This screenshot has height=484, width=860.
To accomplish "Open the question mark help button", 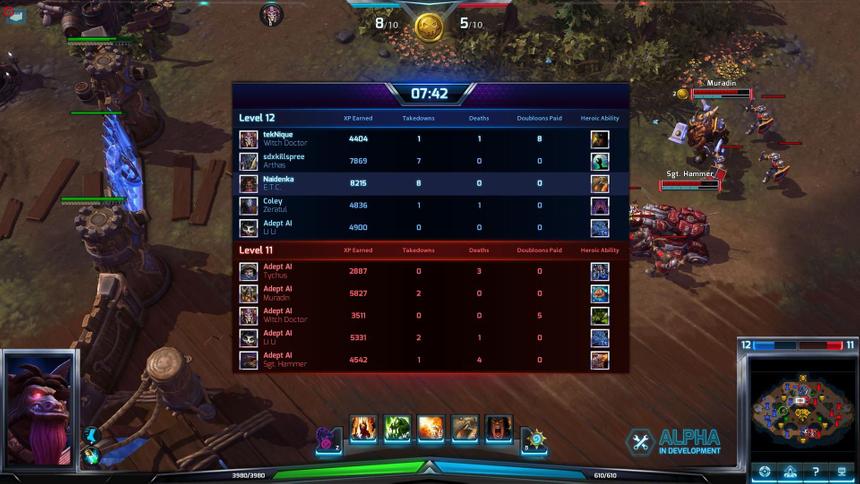I will point(816,471).
